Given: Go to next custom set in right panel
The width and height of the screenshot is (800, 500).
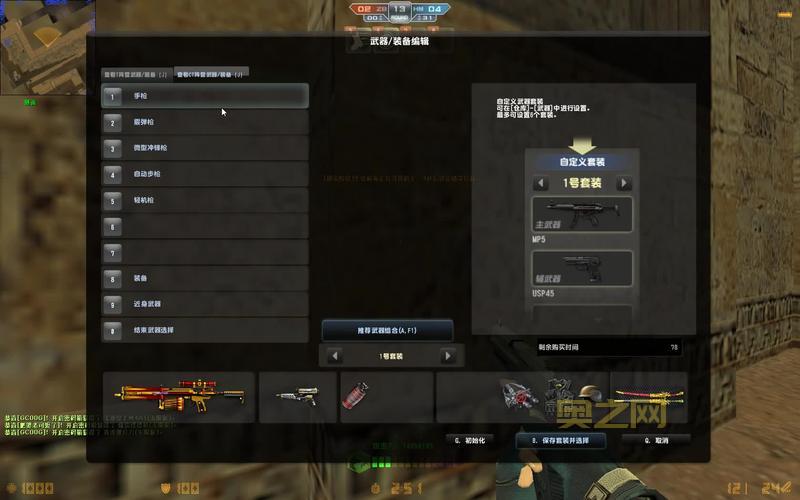Looking at the screenshot, I should (624, 184).
